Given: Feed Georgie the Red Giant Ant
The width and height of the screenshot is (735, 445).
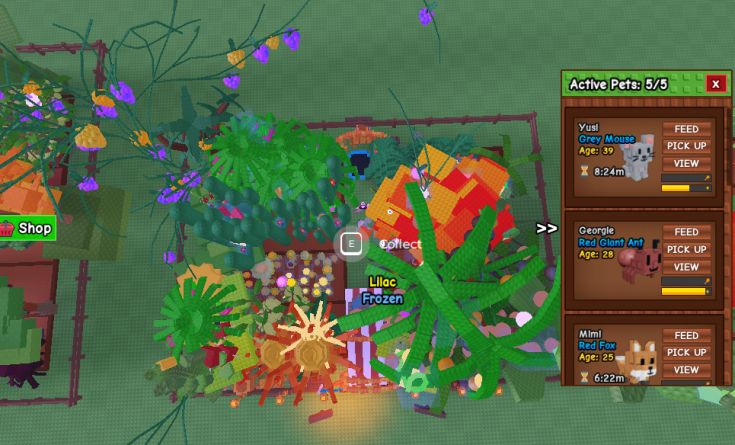Looking at the screenshot, I should [x=686, y=232].
